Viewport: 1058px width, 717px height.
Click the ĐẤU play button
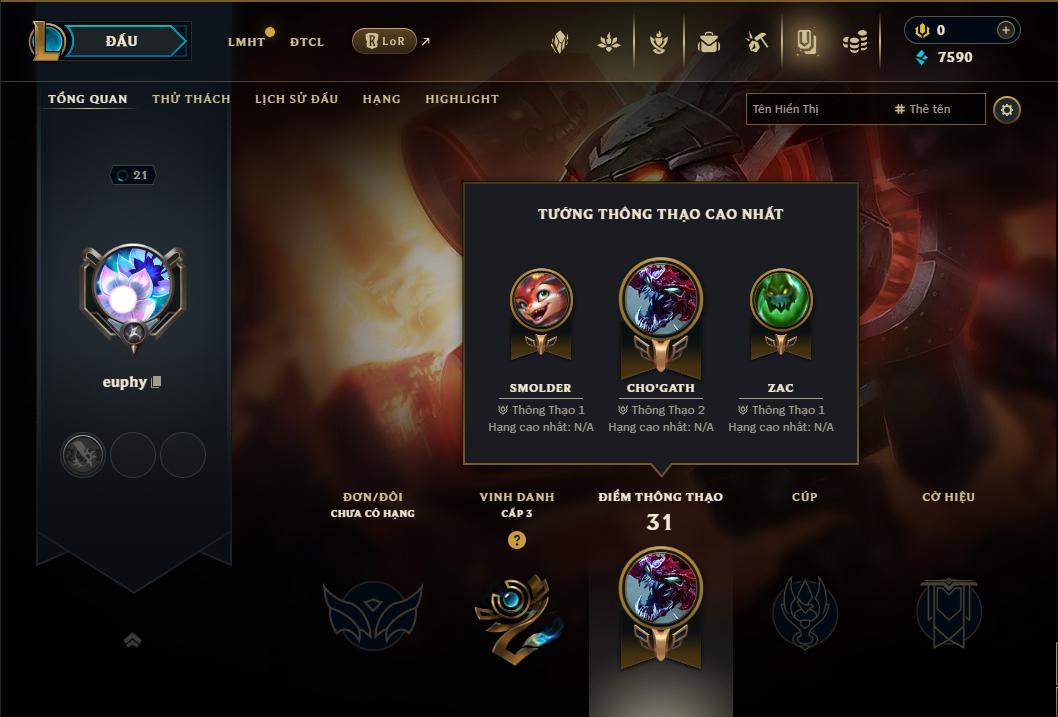[122, 41]
